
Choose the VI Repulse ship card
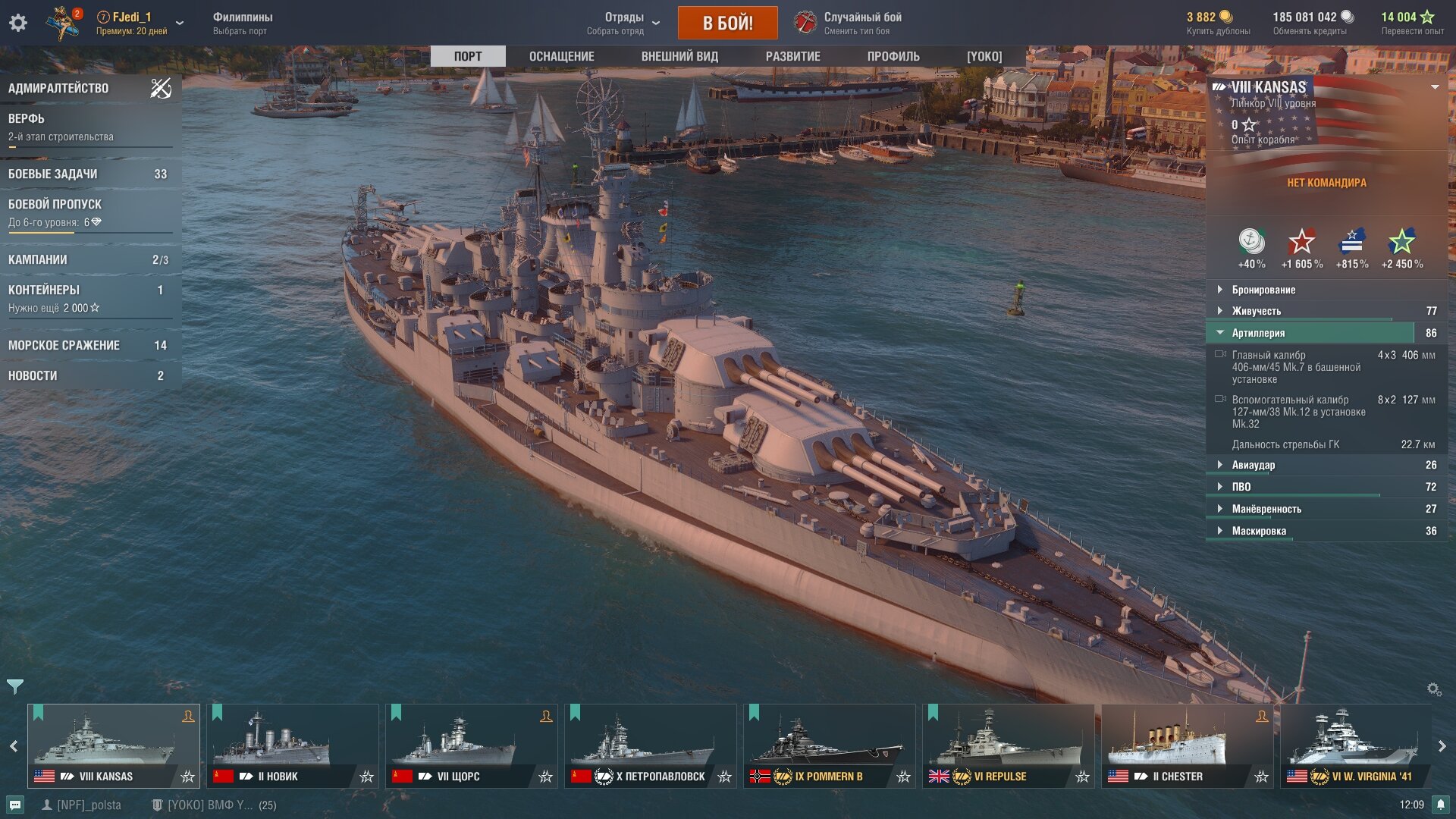(1007, 745)
